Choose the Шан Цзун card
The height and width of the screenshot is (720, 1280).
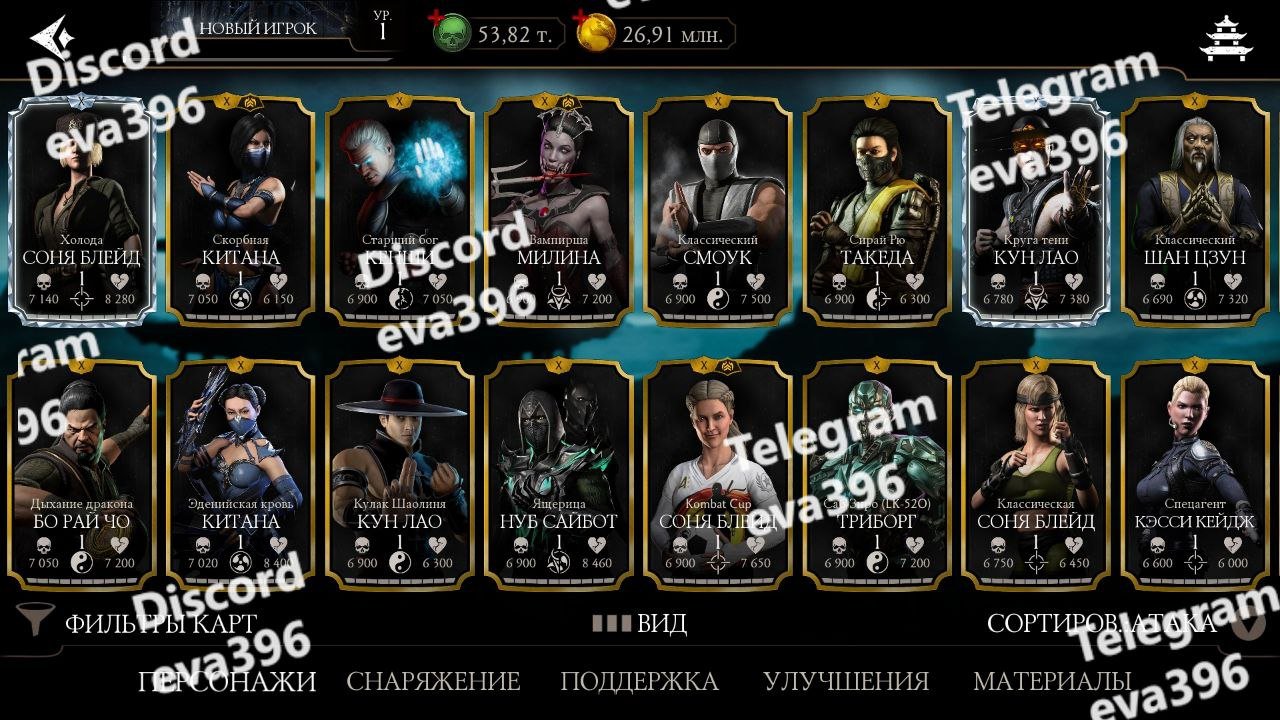1195,210
